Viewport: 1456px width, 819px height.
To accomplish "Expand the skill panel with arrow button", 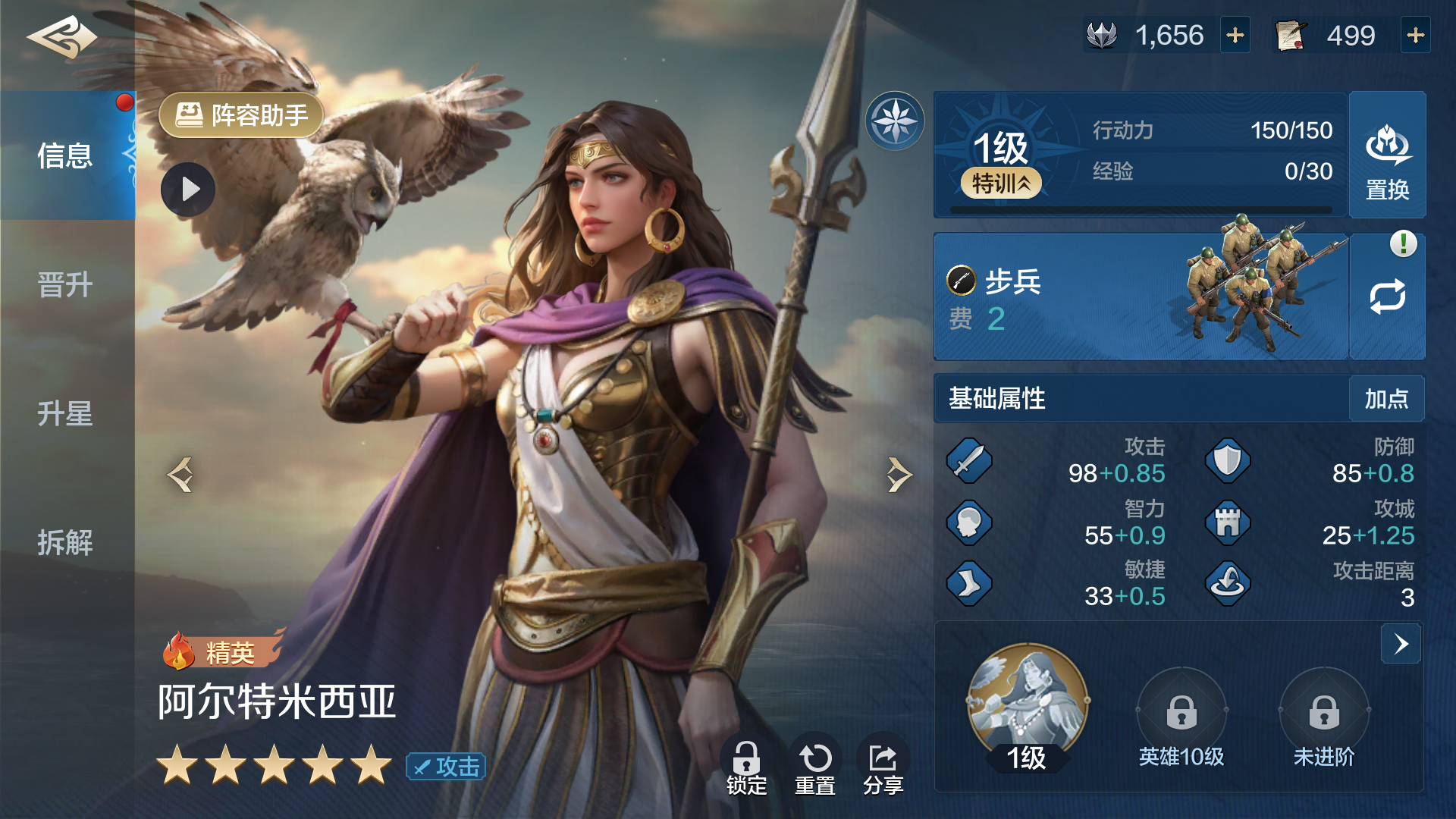I will click(1401, 644).
